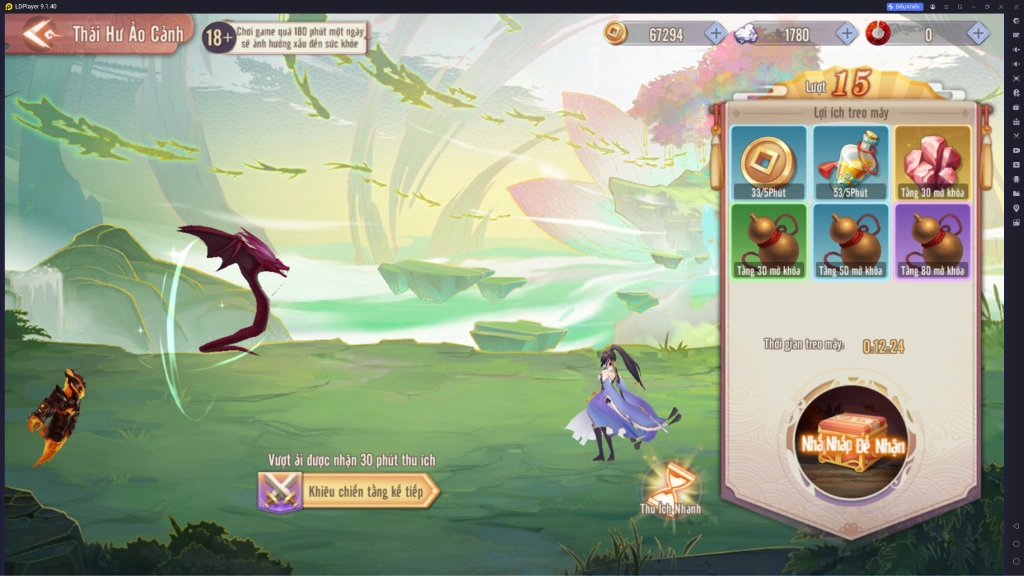The height and width of the screenshot is (576, 1024).
Task: Select the purple gourd Tầng 80 reward
Action: (x=932, y=241)
